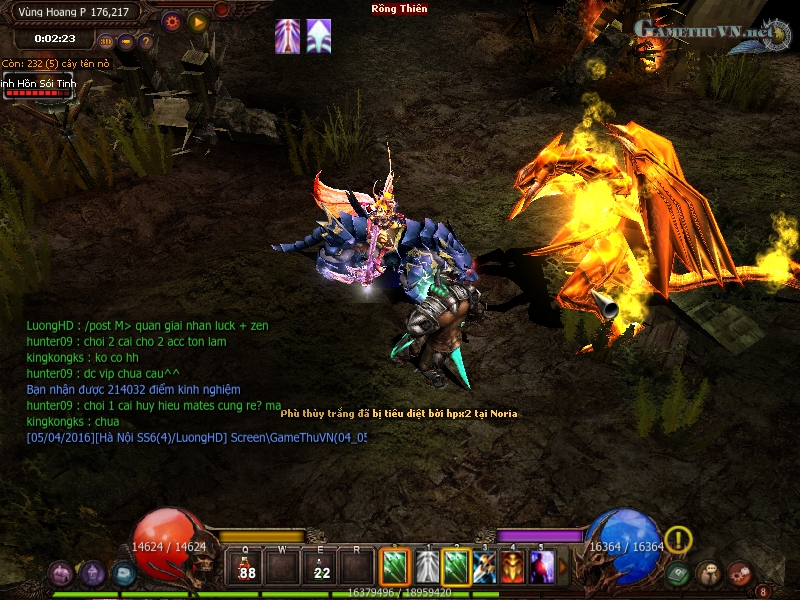
Task: Open the gear settings button
Action: 171,21
